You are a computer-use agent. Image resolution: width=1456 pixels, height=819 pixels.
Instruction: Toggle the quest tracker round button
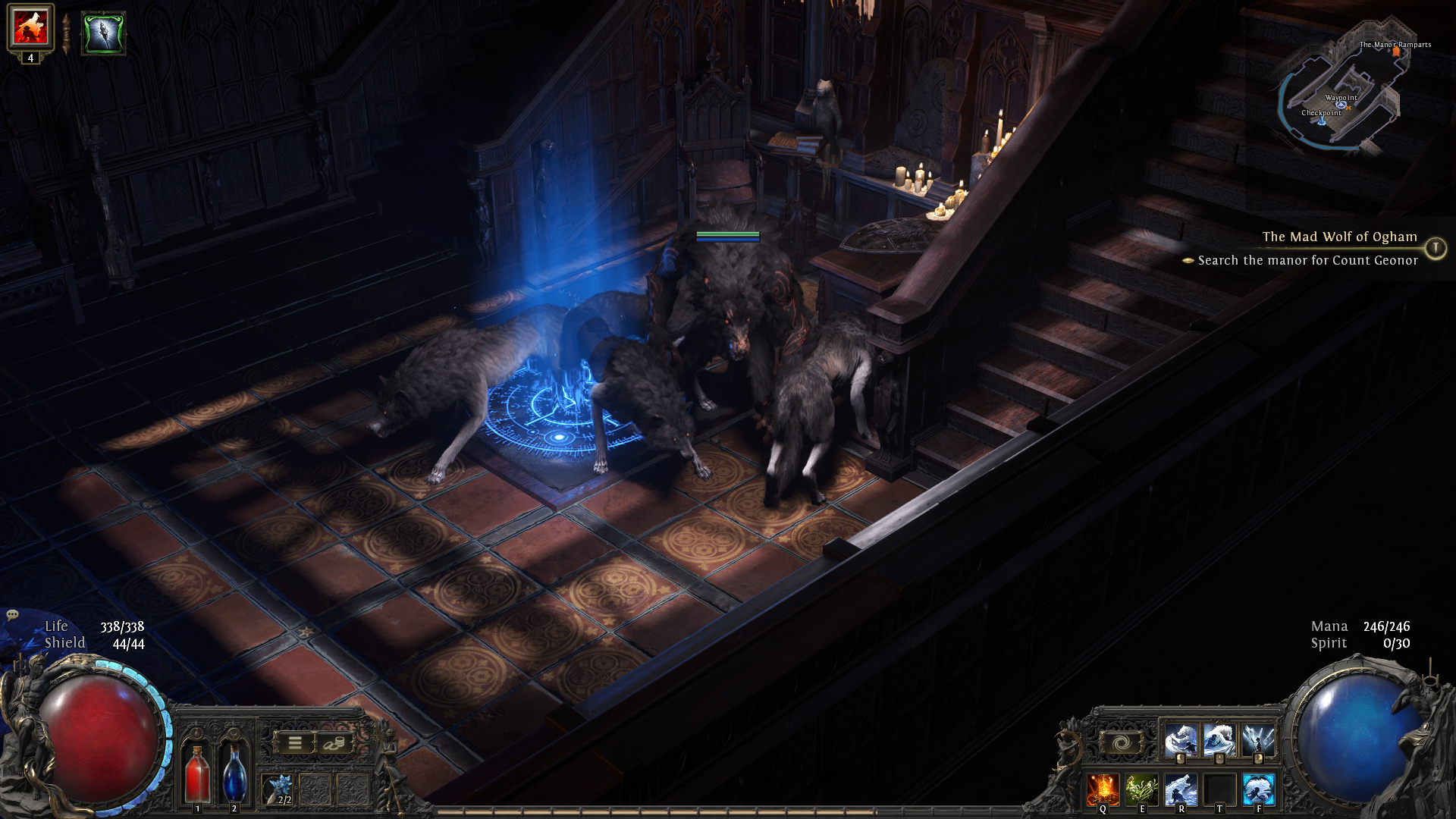click(1435, 248)
